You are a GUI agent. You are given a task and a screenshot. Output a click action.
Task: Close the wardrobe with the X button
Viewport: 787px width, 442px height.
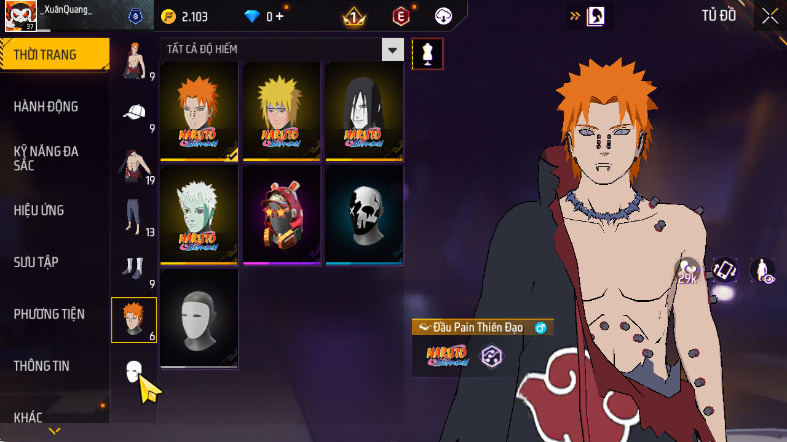(x=769, y=15)
